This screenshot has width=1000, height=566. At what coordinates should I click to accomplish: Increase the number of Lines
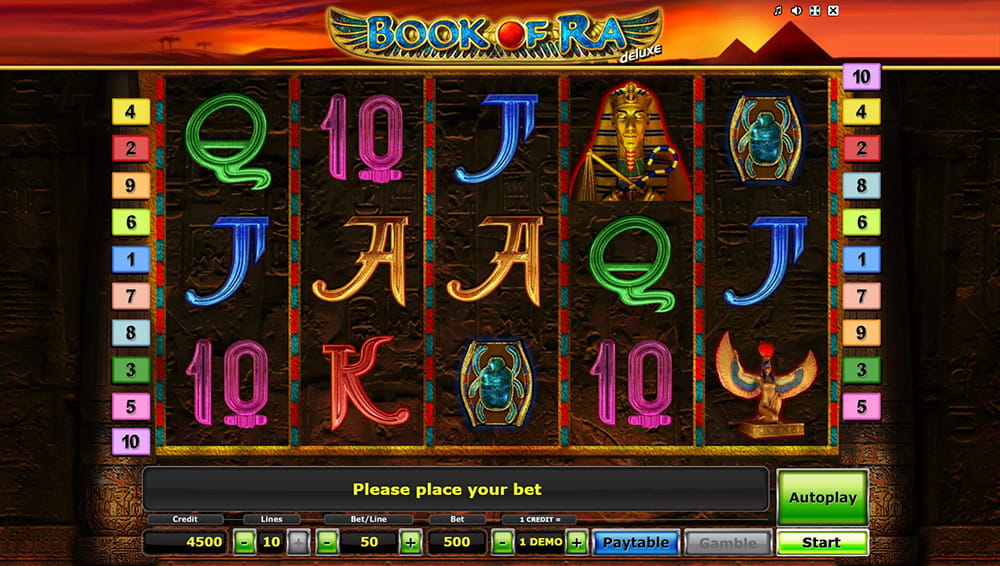(x=298, y=543)
